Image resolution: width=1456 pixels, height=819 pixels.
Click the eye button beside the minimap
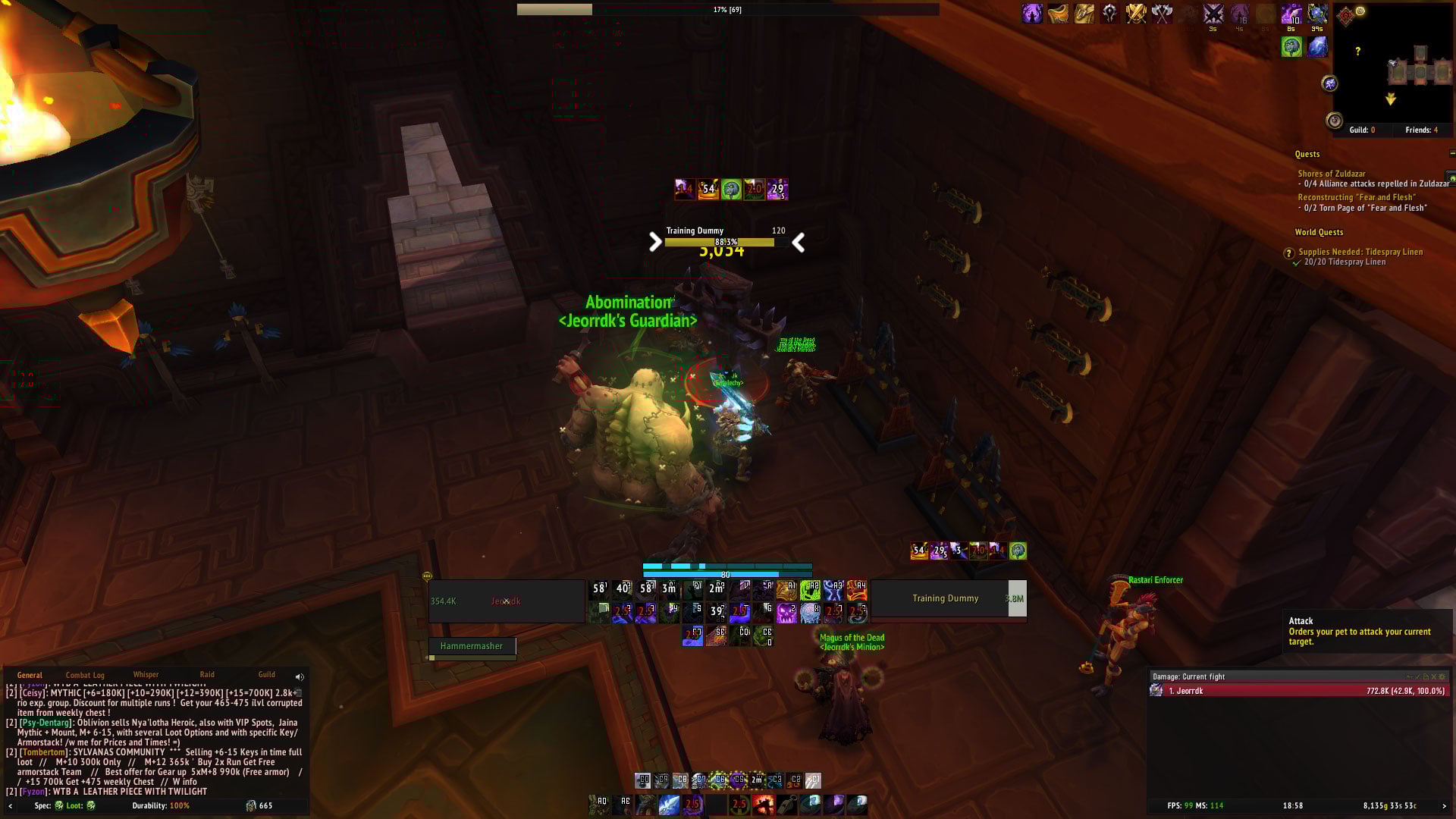tap(1334, 121)
